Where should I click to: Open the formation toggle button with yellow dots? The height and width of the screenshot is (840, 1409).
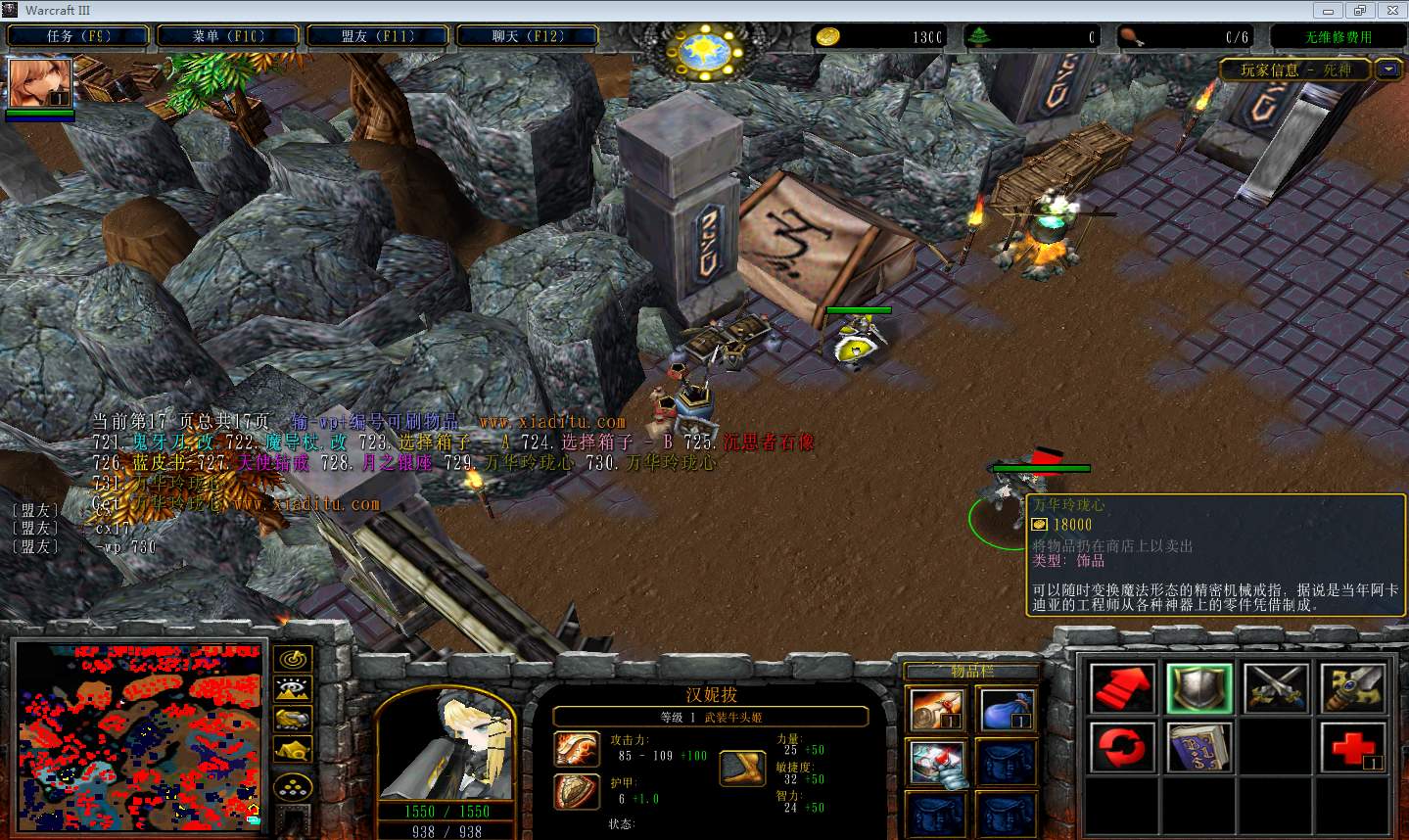tap(294, 787)
